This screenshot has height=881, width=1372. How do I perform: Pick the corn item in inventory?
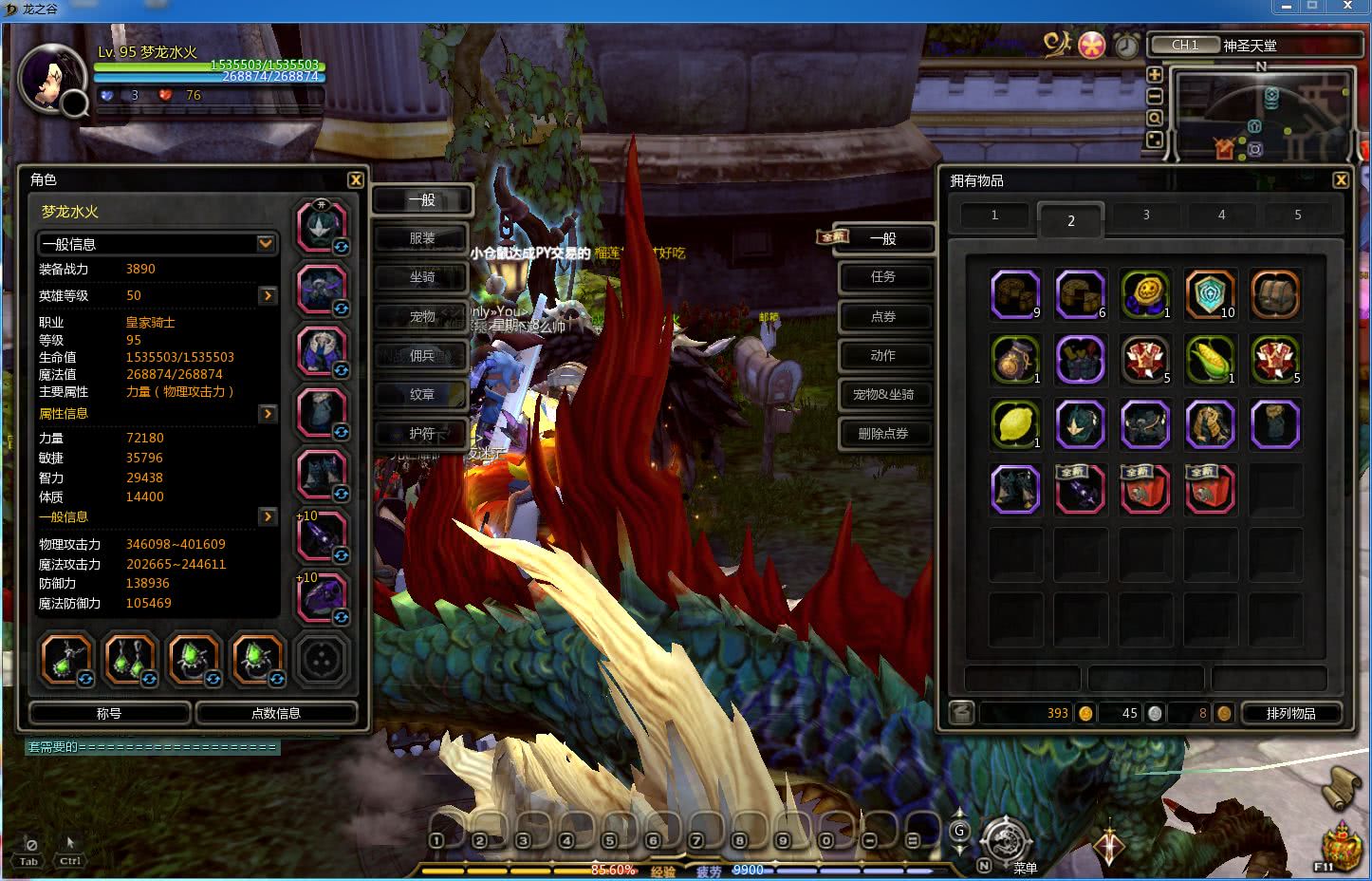pos(1210,359)
